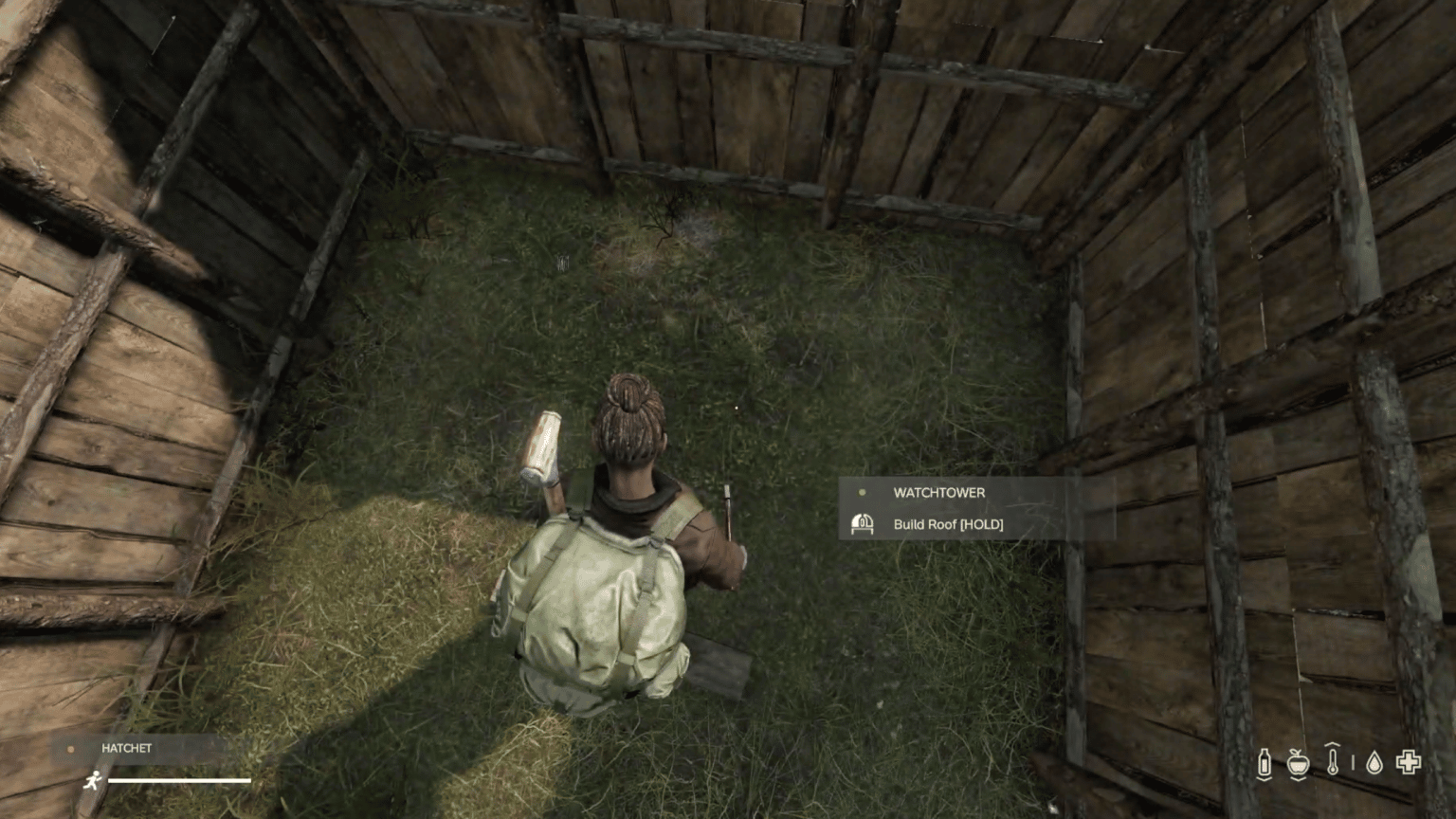Collapse the chevron below the water bottle icon
The height and width of the screenshot is (819, 1456).
click(1265, 780)
